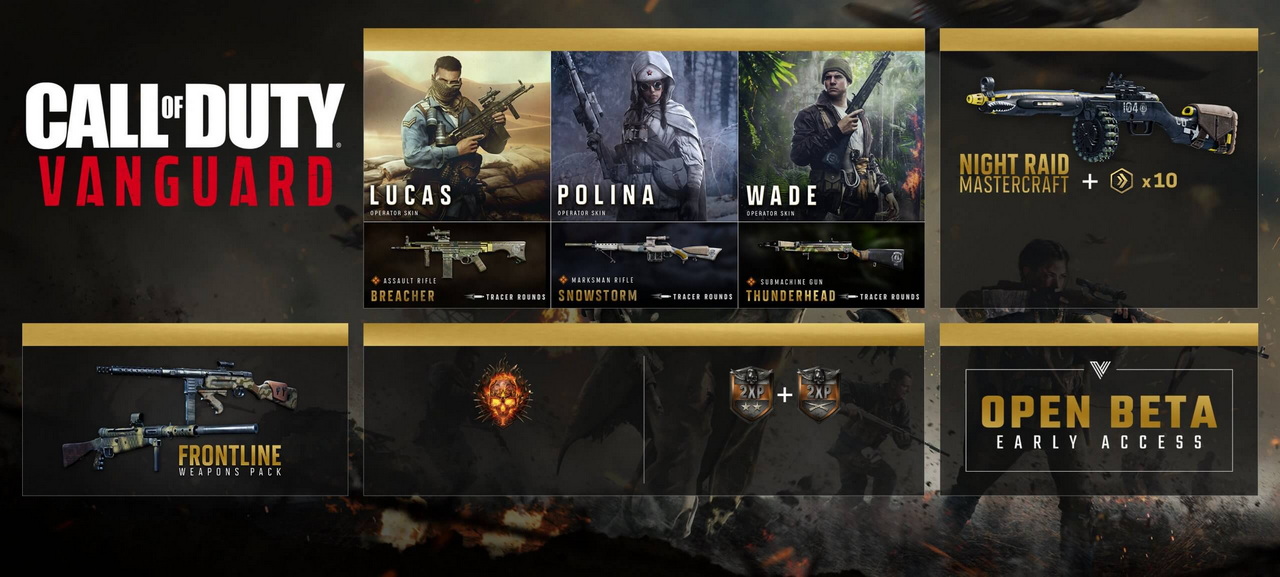Viewport: 1280px width, 577px height.
Task: Select the flaming skull emblem icon
Action: [502, 394]
